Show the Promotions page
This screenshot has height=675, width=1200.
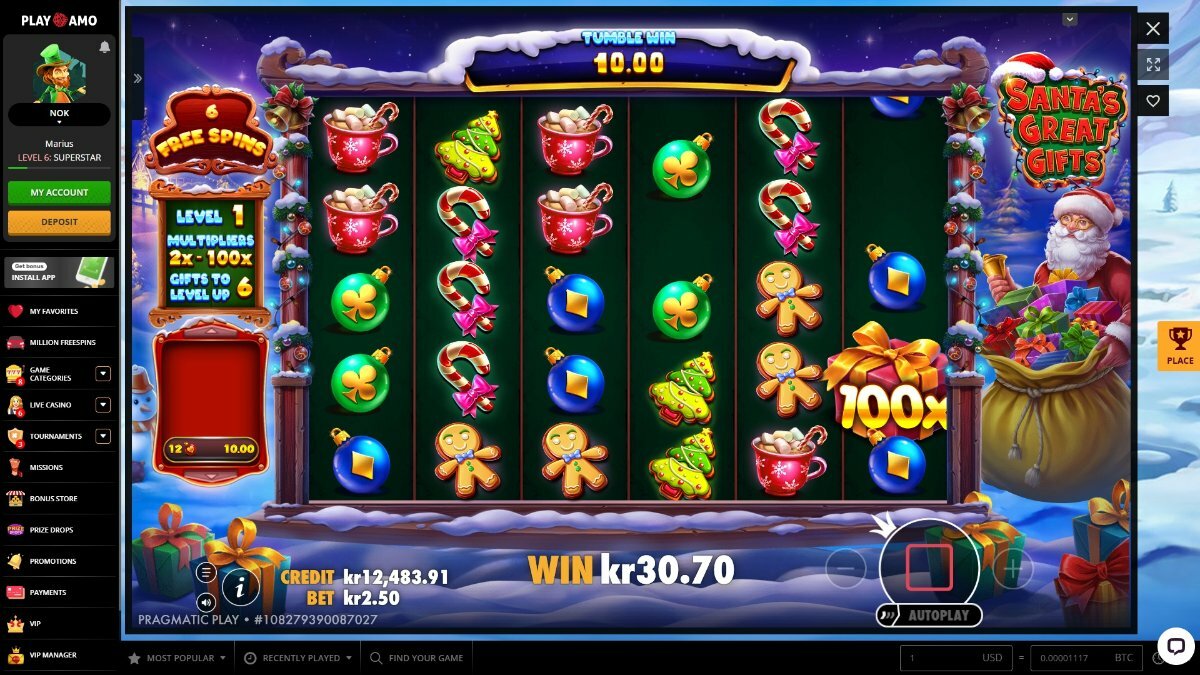click(x=52, y=561)
